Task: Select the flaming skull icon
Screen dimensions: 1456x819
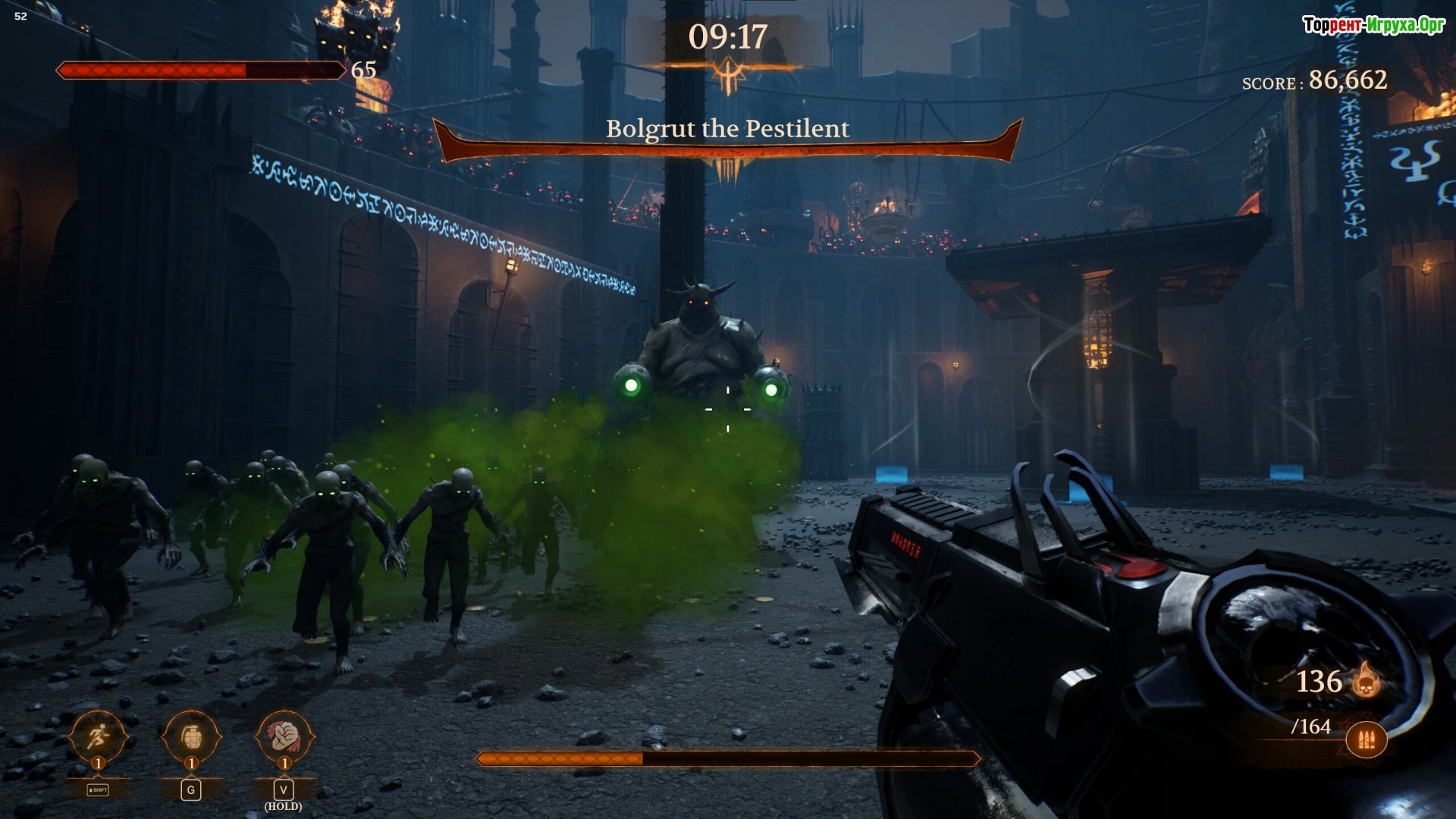Action: tap(1367, 680)
